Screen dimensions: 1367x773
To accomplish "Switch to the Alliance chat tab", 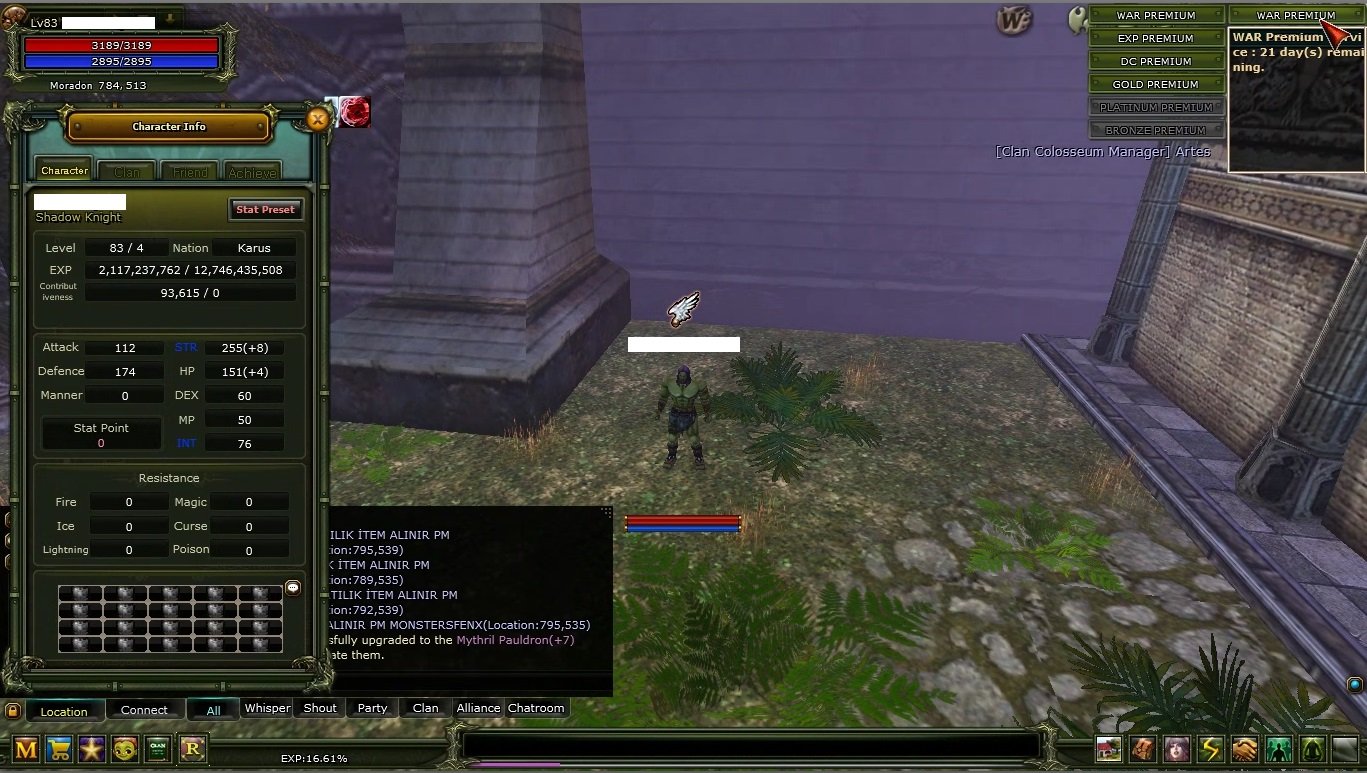I will pos(478,708).
